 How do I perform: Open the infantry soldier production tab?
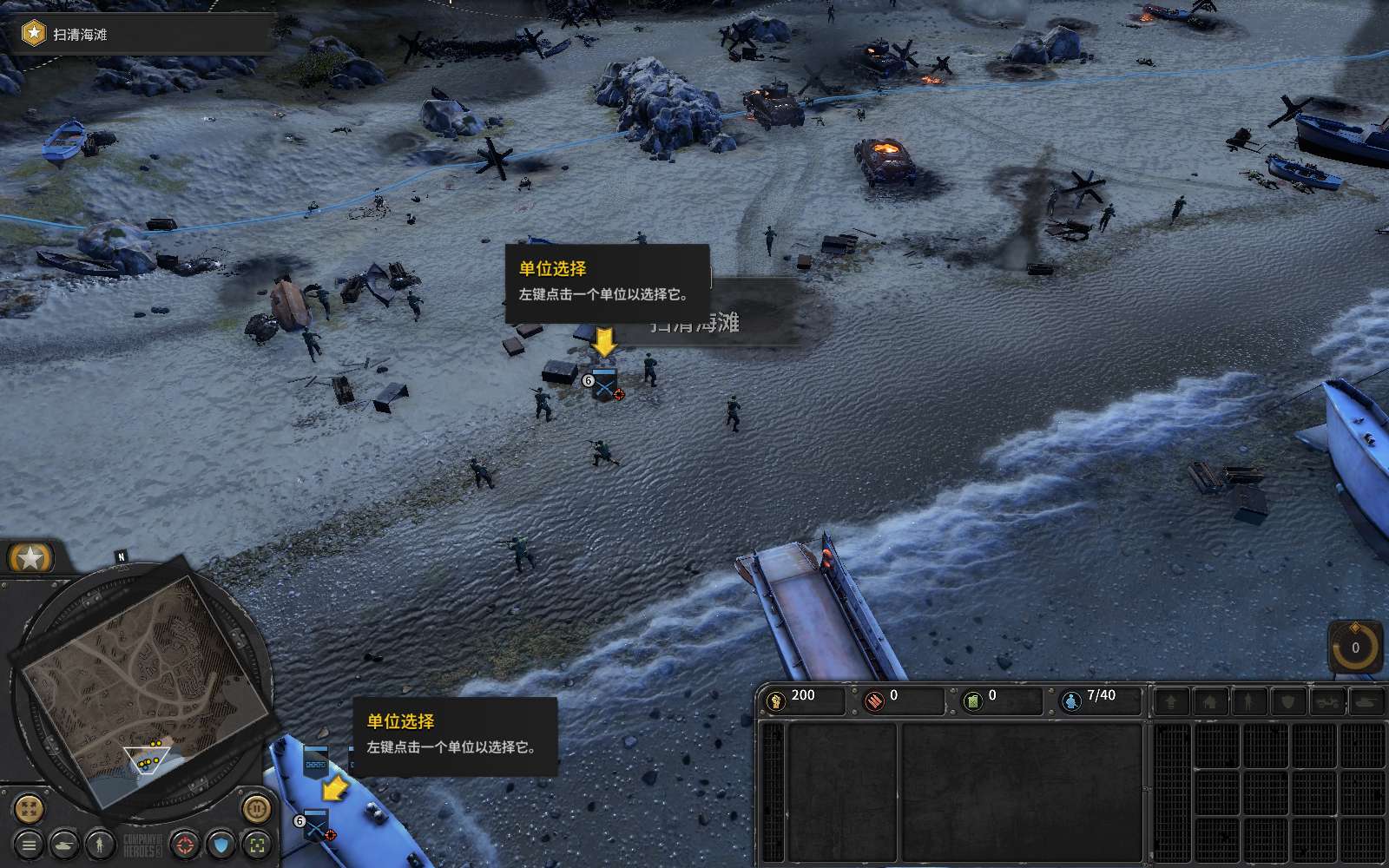coord(1249,701)
